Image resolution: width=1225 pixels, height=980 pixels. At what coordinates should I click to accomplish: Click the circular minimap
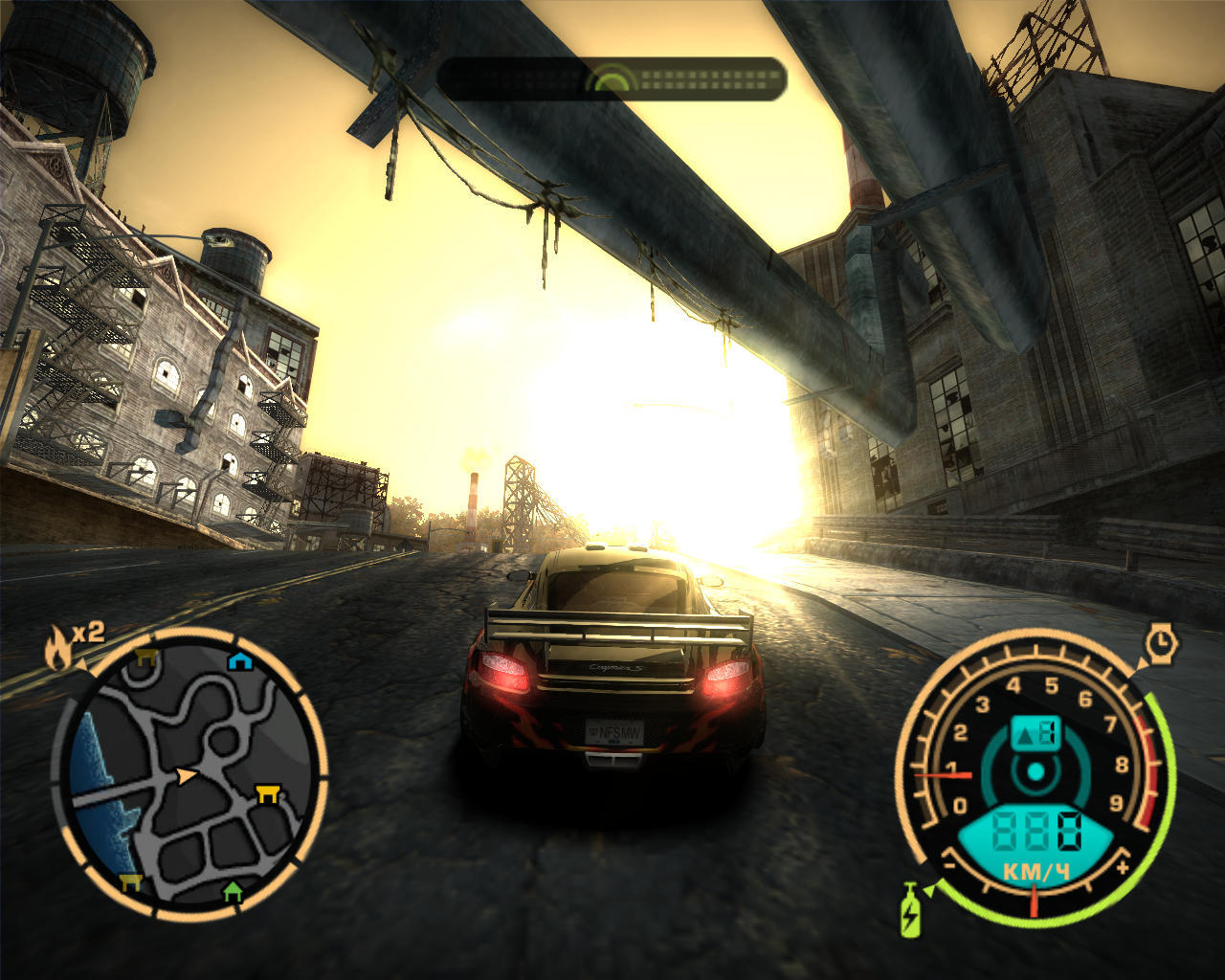[x=189, y=775]
